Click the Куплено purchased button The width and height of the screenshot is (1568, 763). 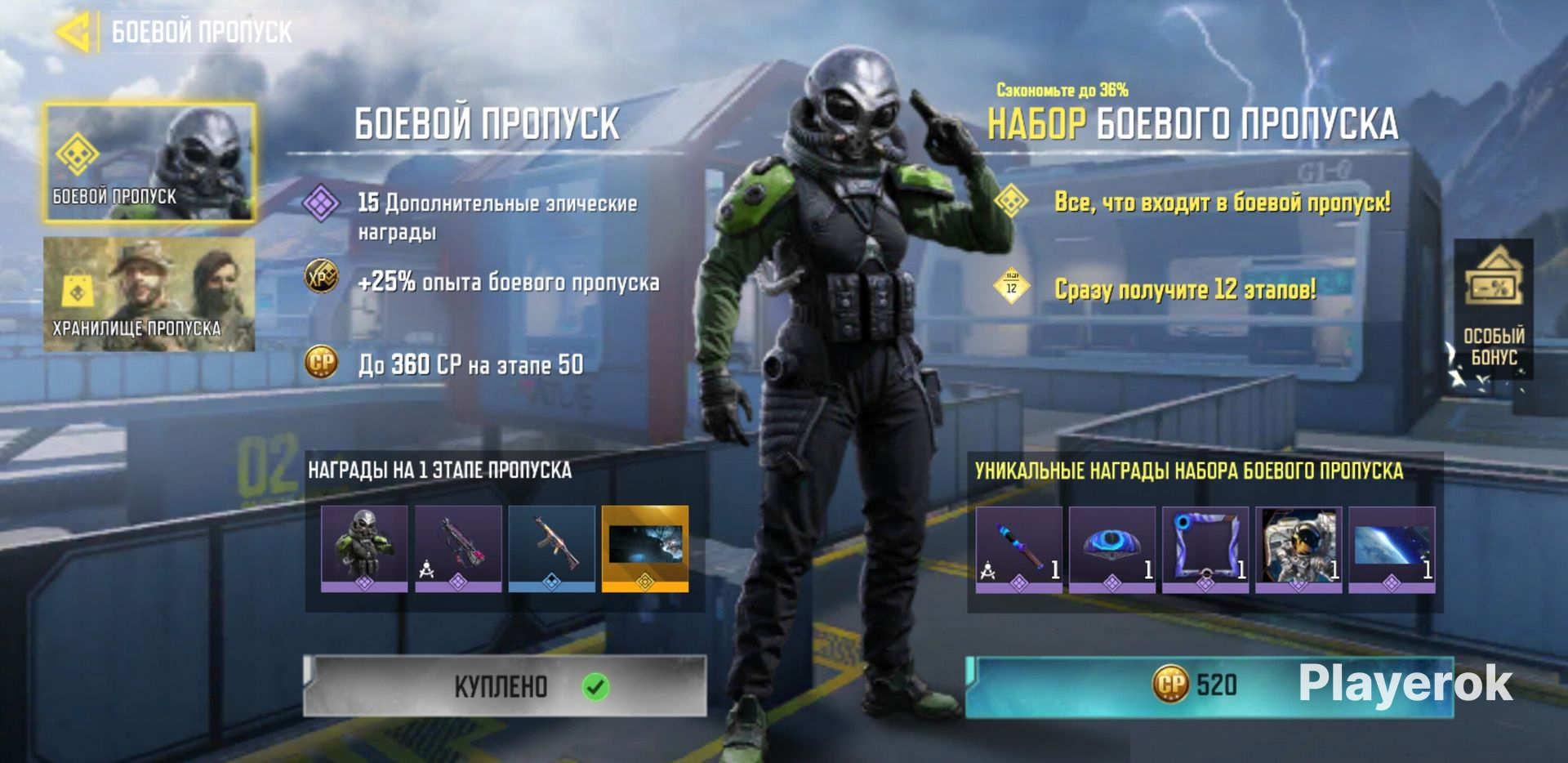pos(505,686)
